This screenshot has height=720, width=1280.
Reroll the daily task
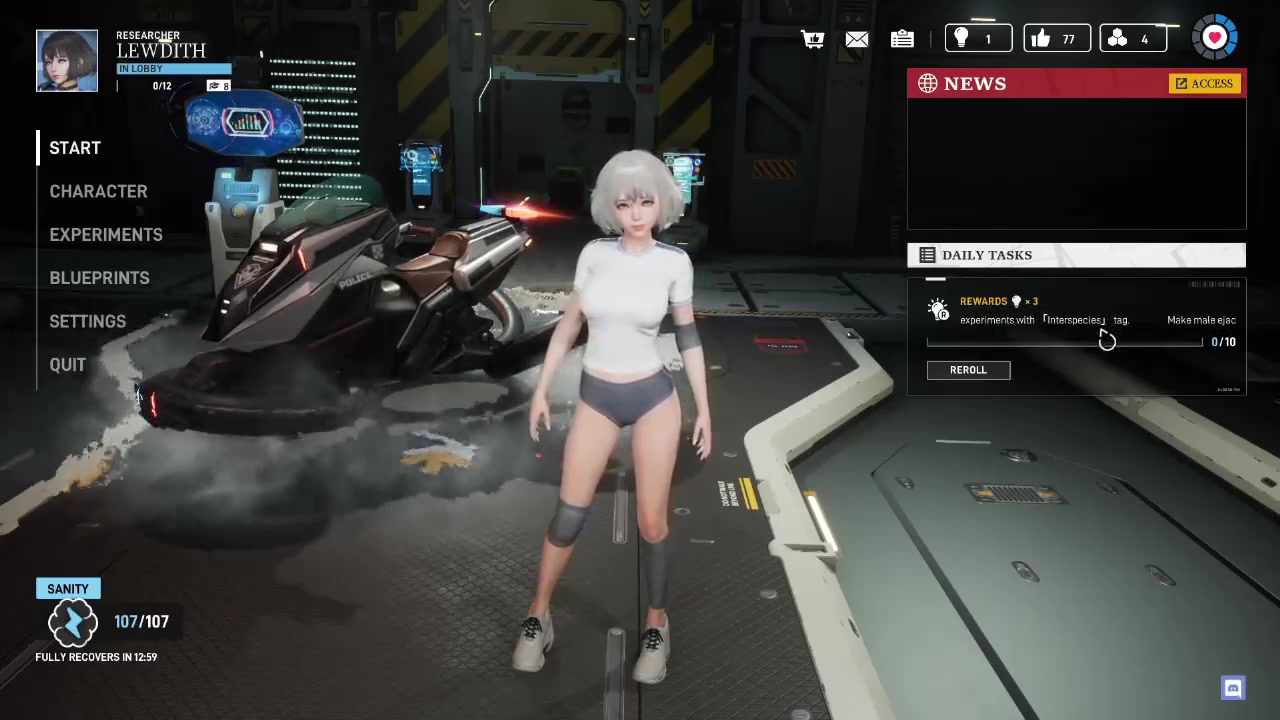tap(968, 370)
